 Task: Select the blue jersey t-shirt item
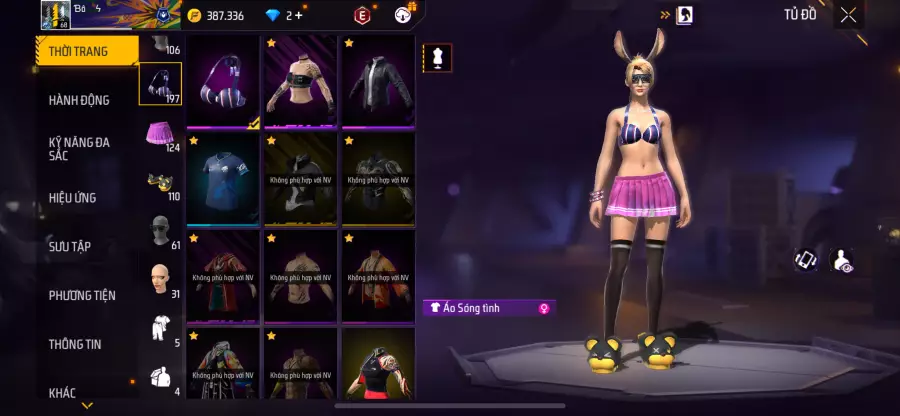pos(224,179)
